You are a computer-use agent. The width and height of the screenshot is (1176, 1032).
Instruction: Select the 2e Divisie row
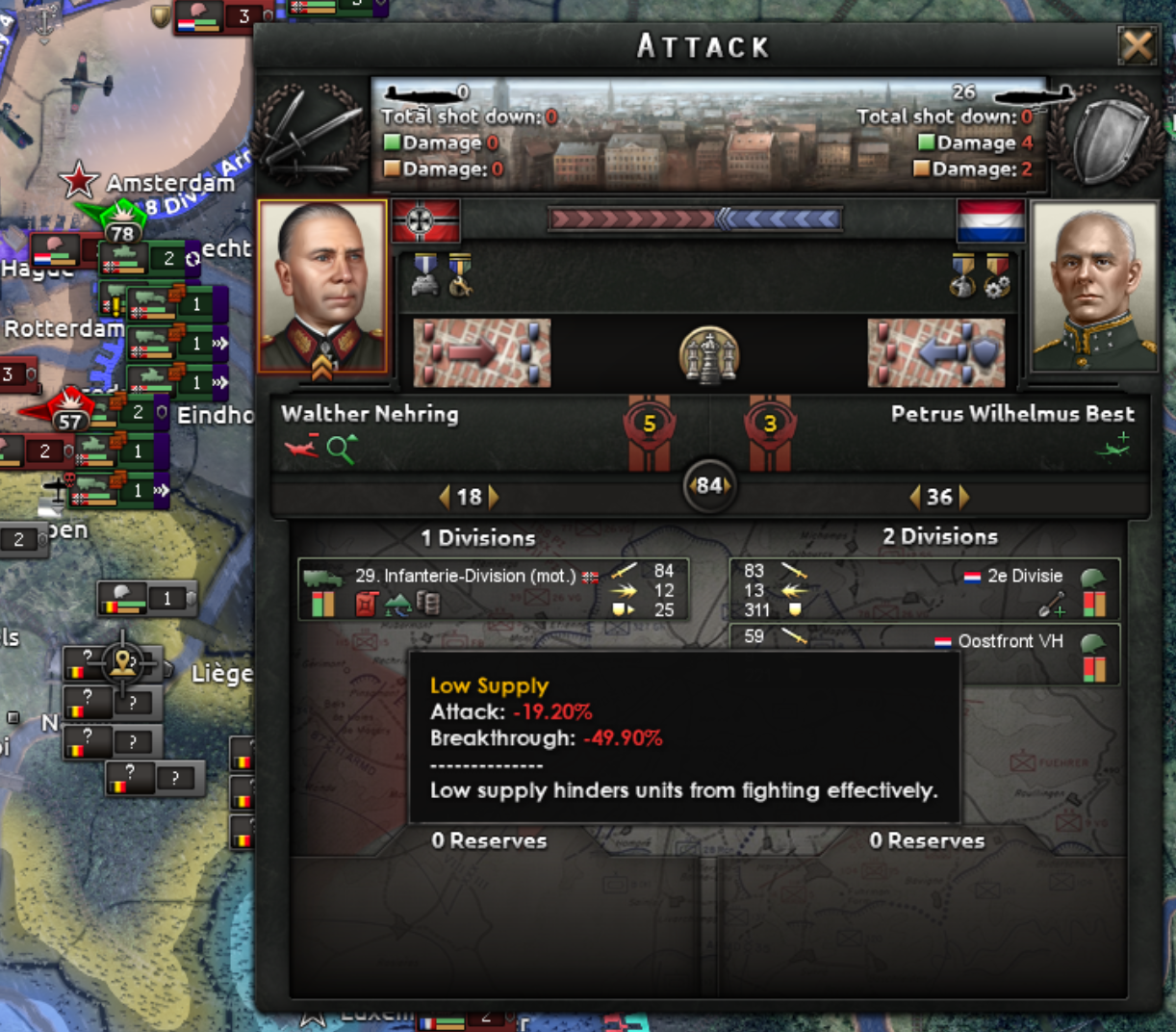click(924, 589)
